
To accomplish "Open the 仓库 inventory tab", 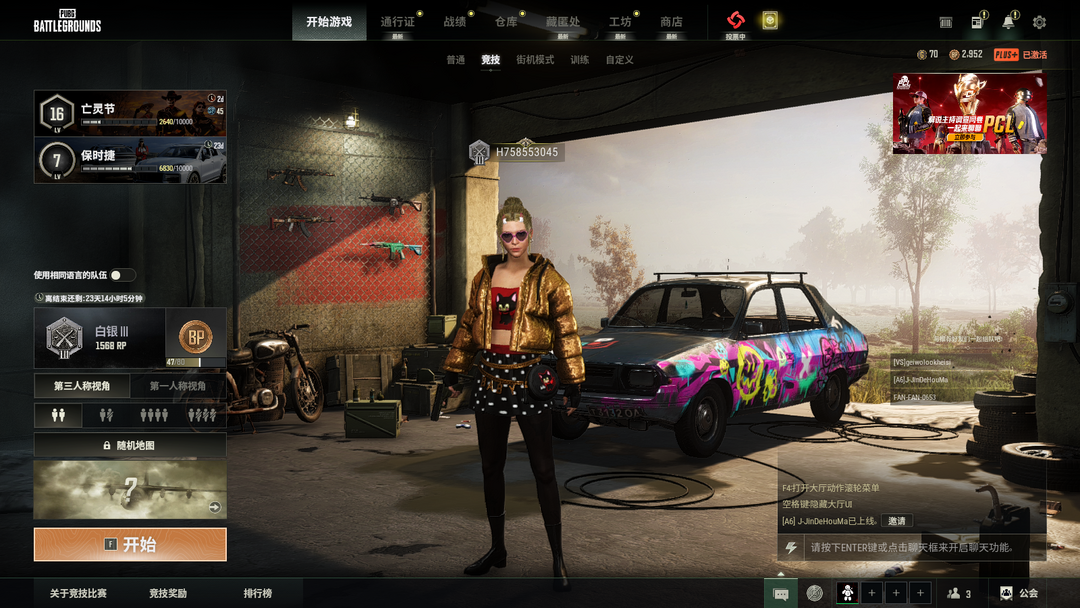I will click(506, 22).
